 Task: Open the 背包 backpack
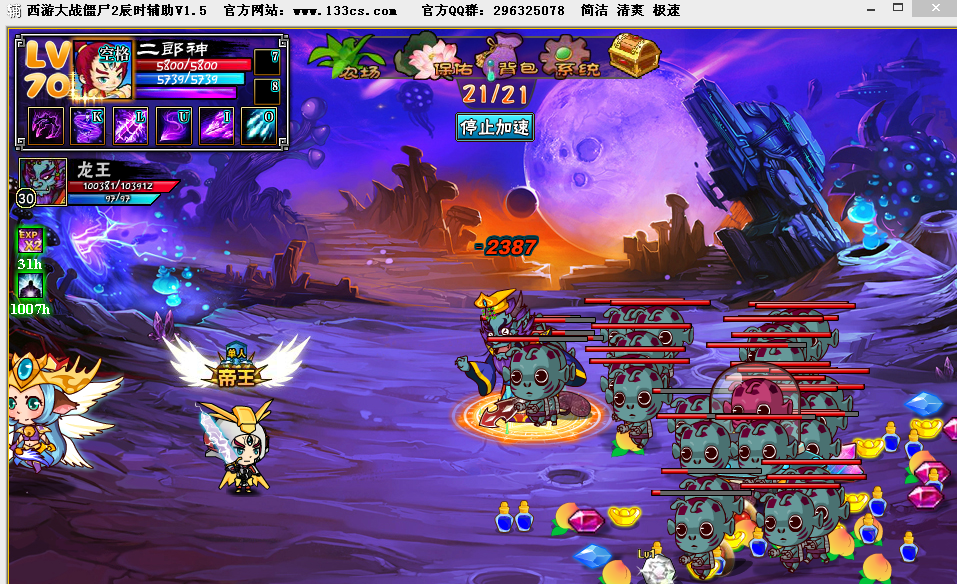pyautogui.click(x=510, y=58)
